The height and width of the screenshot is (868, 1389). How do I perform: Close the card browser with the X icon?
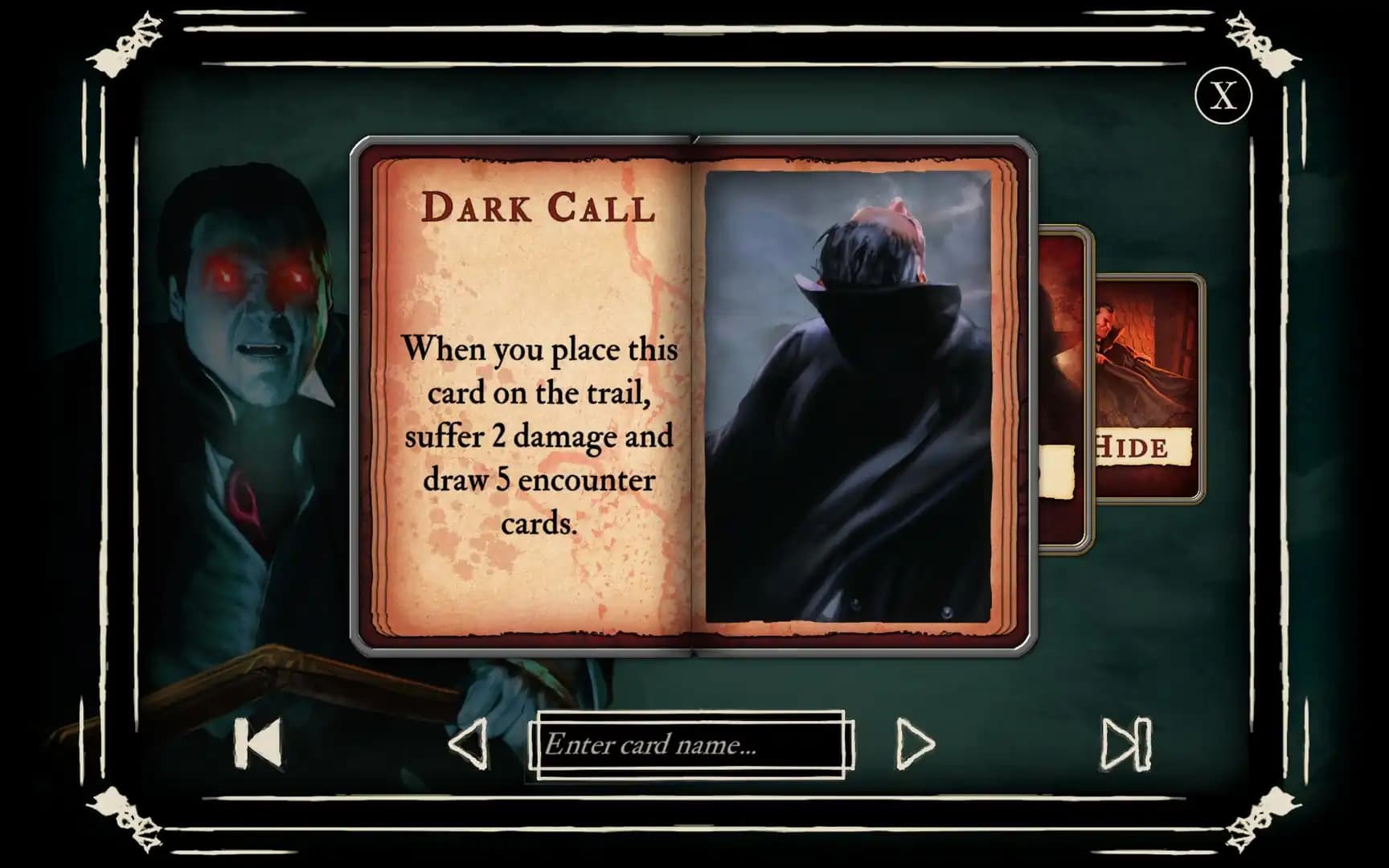[1225, 96]
